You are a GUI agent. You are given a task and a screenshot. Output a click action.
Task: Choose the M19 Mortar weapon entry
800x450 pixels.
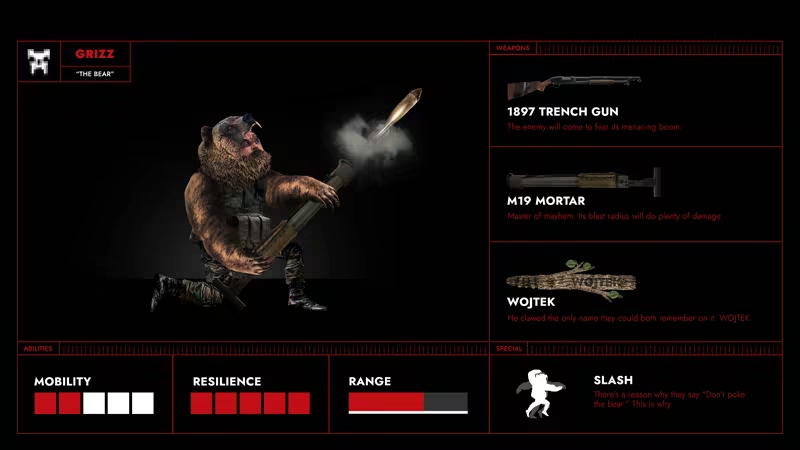click(583, 181)
